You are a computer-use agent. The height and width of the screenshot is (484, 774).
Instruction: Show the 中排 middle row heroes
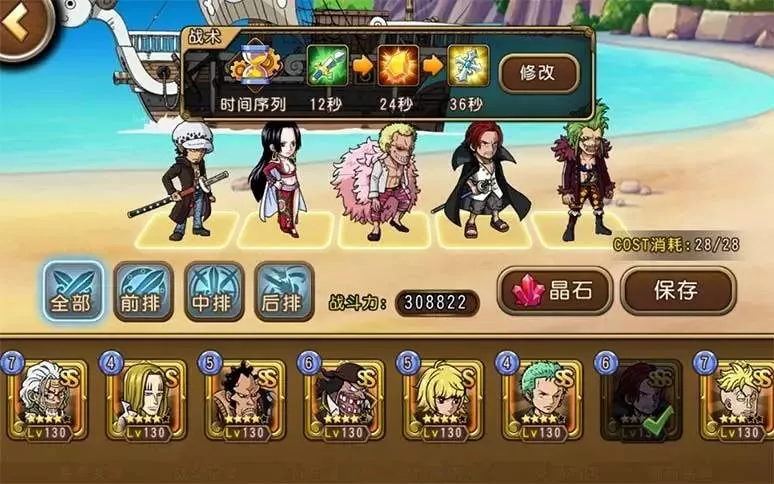point(213,291)
